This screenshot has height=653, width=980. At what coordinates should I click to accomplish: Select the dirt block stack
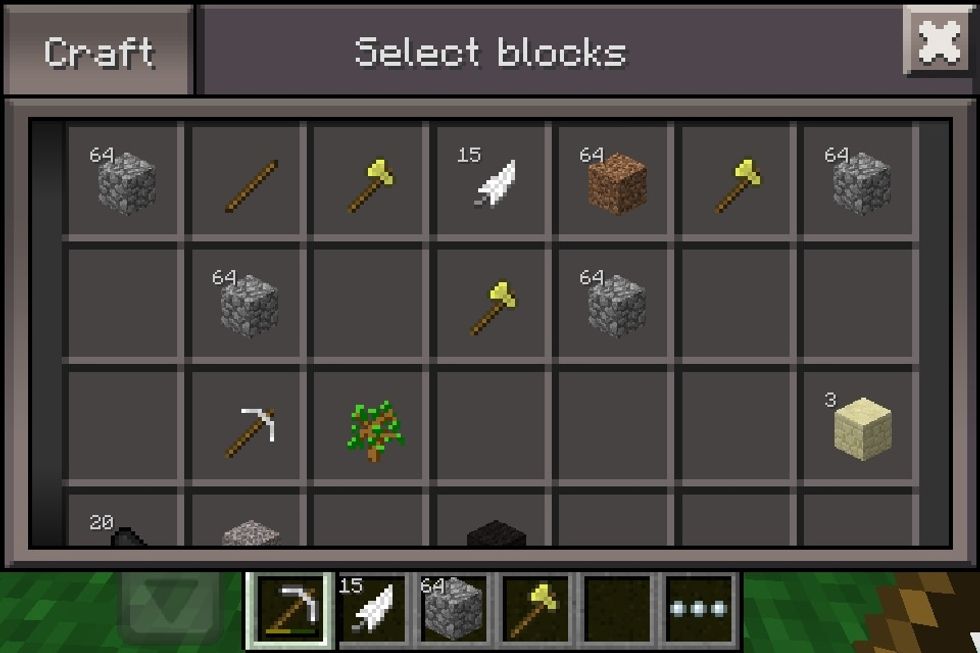616,183
